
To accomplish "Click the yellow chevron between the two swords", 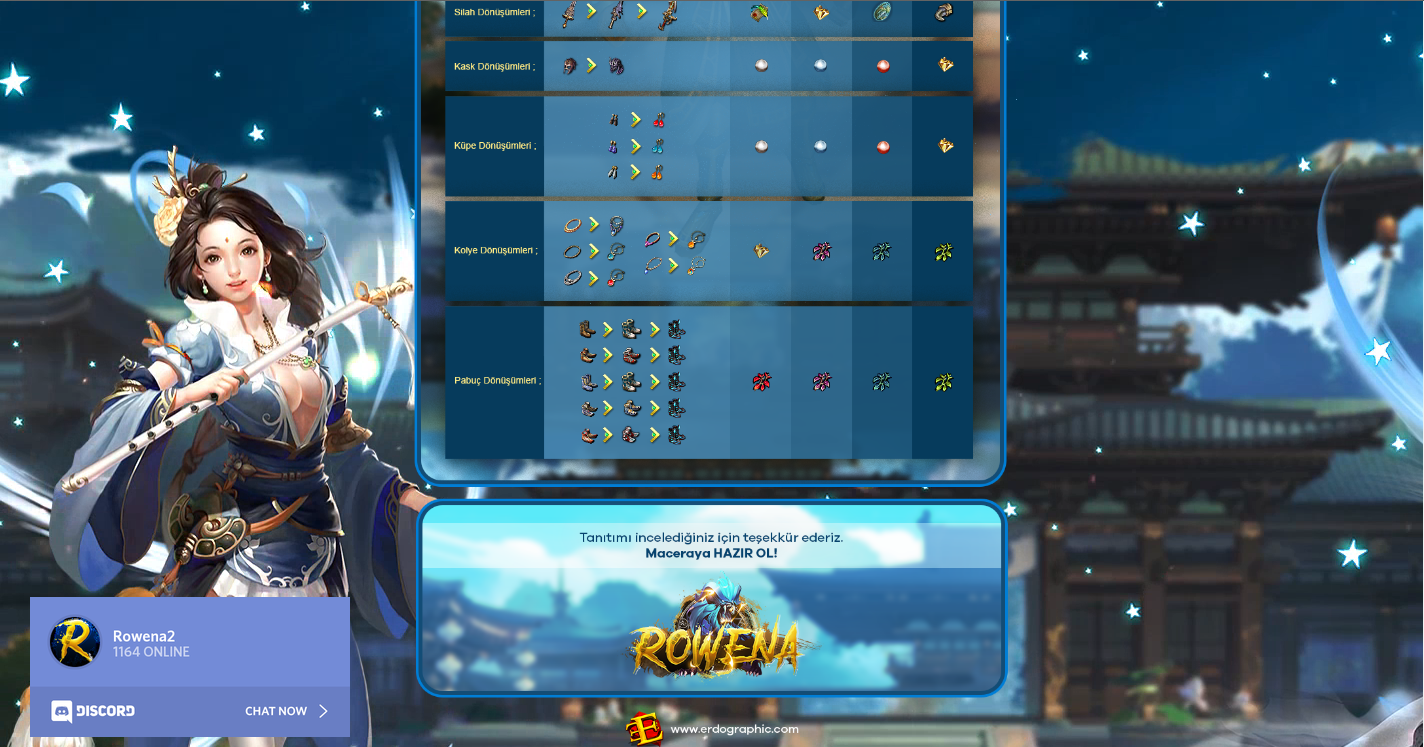I will coord(591,13).
